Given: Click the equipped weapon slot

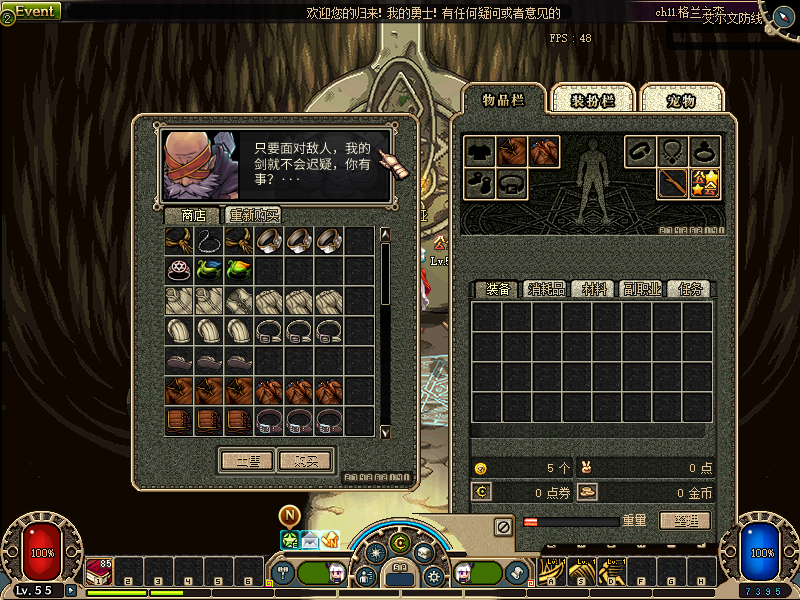Looking at the screenshot, I should (672, 183).
